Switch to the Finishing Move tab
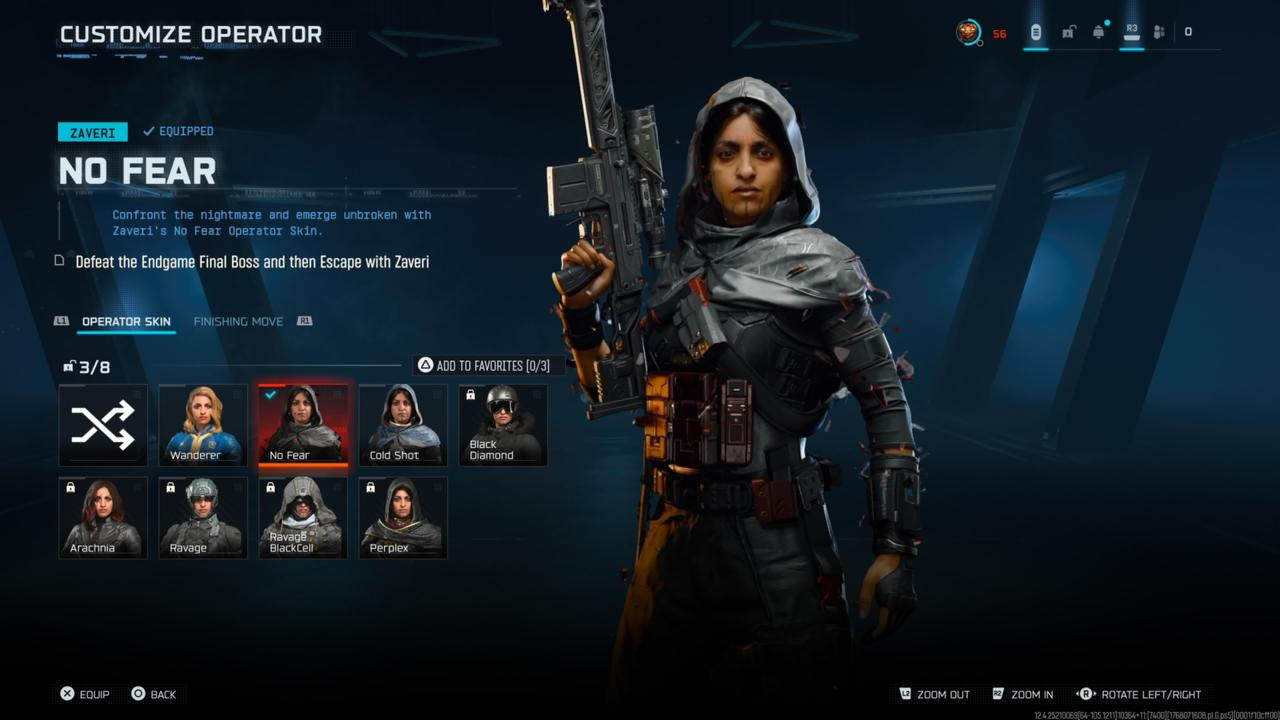The image size is (1280, 720). (238, 321)
